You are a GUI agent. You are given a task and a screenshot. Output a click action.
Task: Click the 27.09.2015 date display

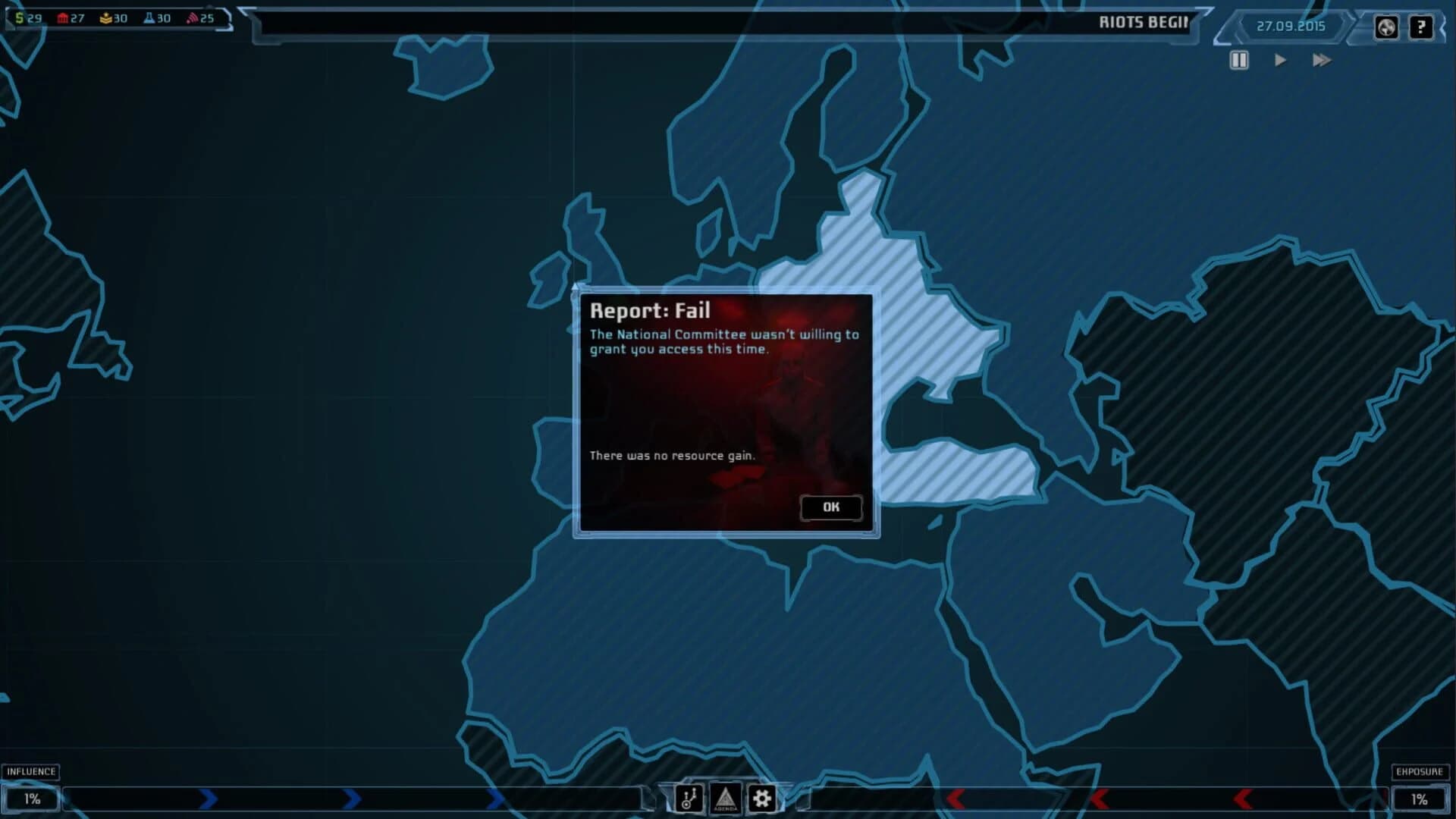click(x=1291, y=27)
